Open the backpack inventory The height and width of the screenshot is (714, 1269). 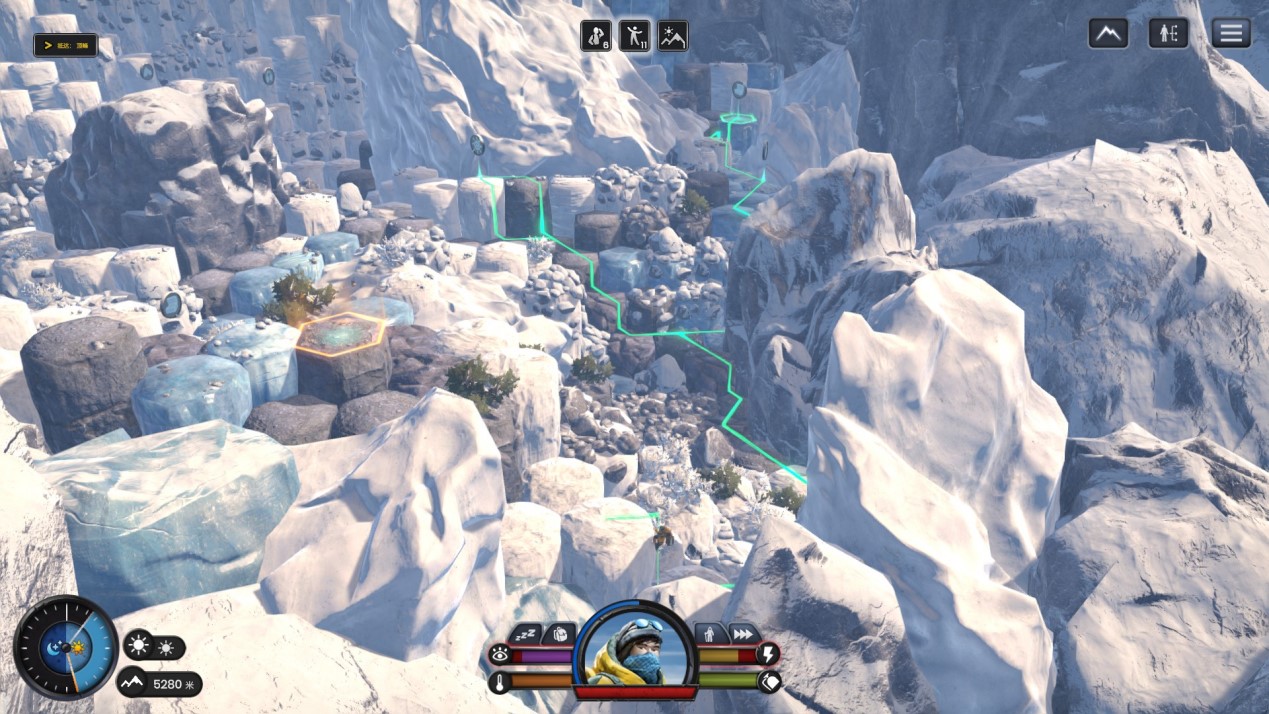(560, 634)
